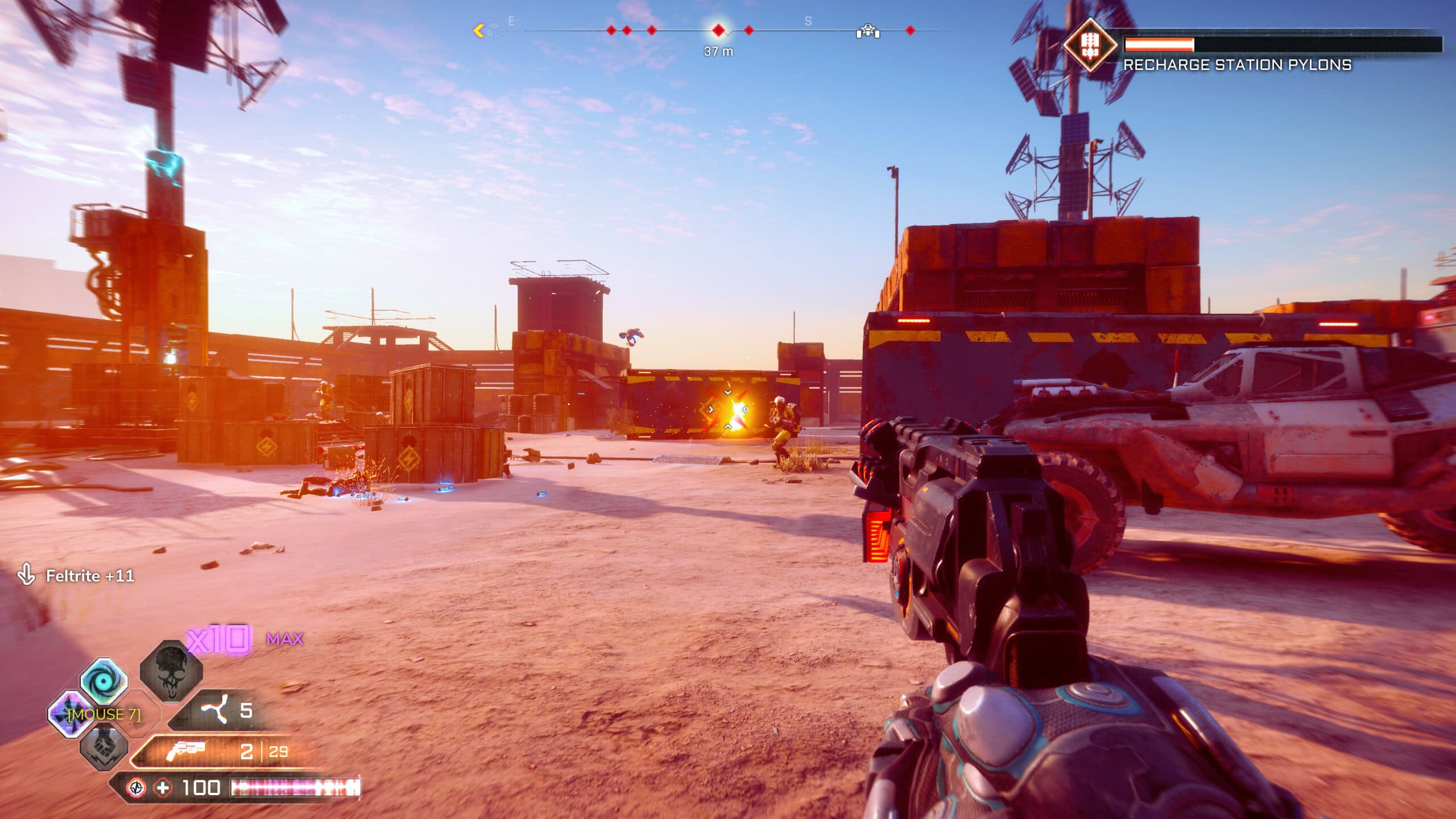Select the vehicle marker on the compass

tap(868, 31)
